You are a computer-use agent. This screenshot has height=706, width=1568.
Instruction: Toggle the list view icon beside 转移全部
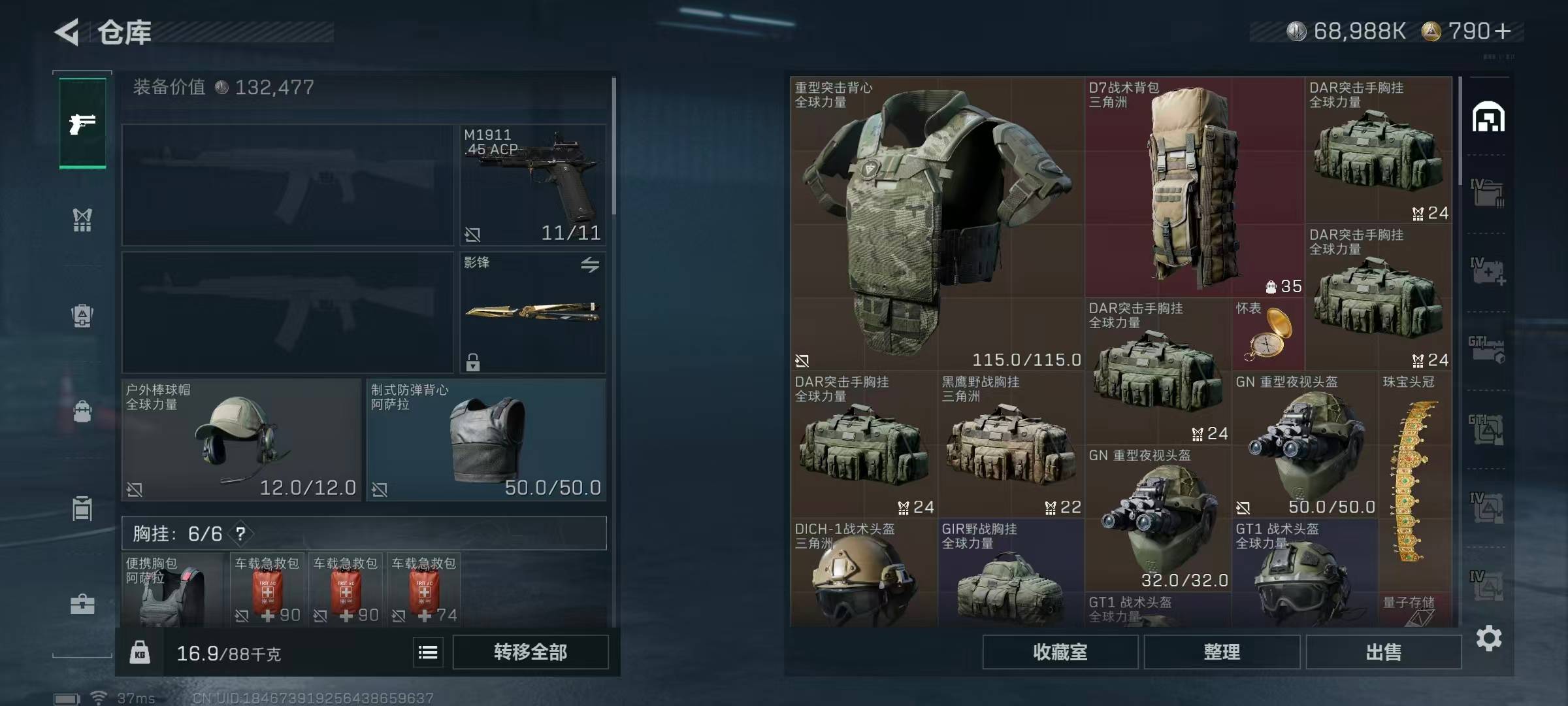(428, 652)
